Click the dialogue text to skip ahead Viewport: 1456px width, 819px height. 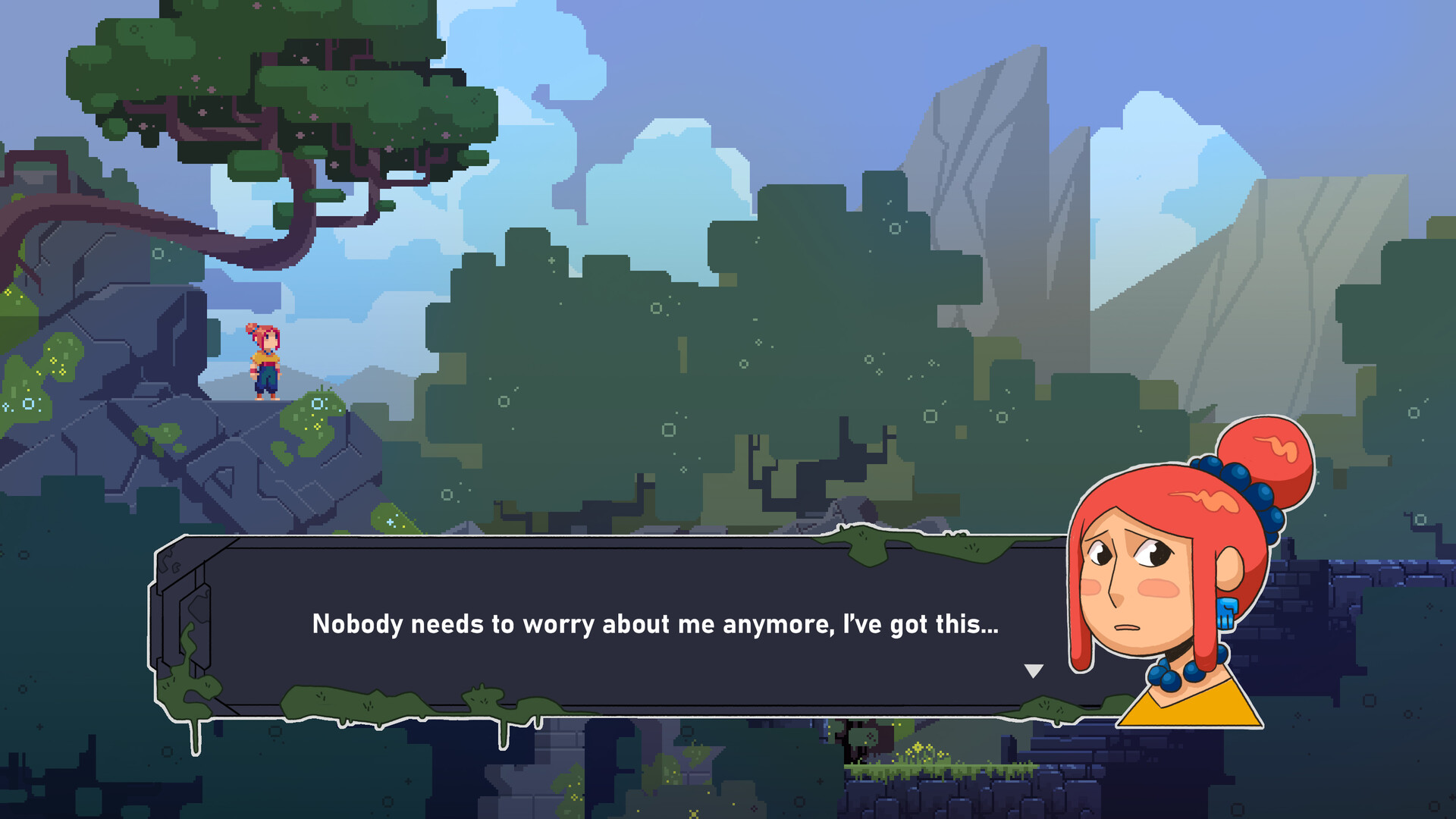(656, 626)
